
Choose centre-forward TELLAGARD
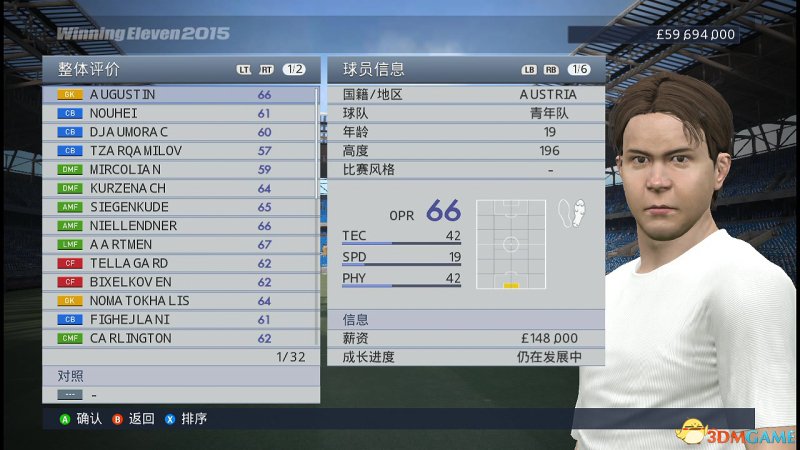(x=180, y=264)
